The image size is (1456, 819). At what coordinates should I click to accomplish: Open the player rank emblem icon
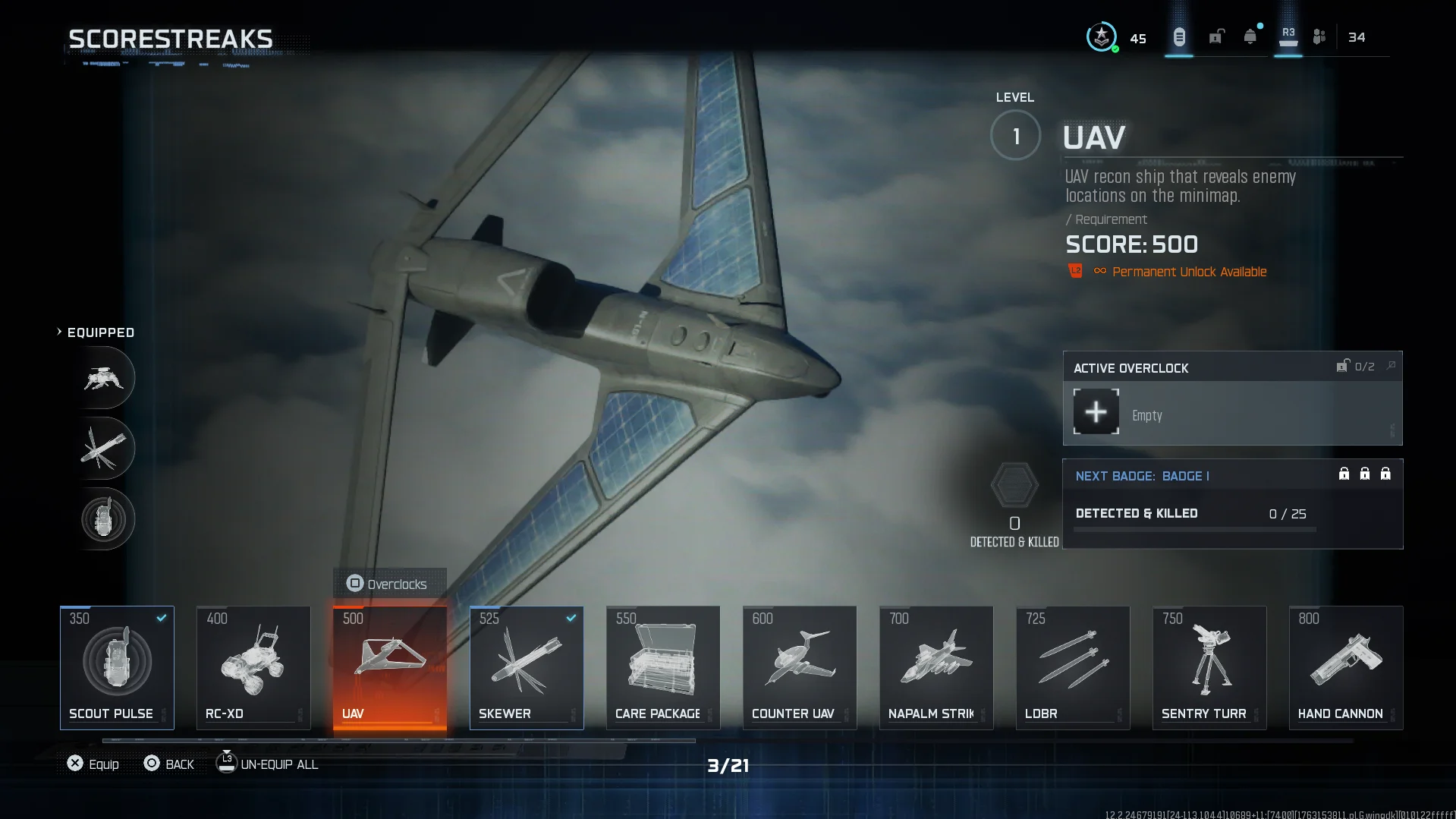pyautogui.click(x=1101, y=36)
